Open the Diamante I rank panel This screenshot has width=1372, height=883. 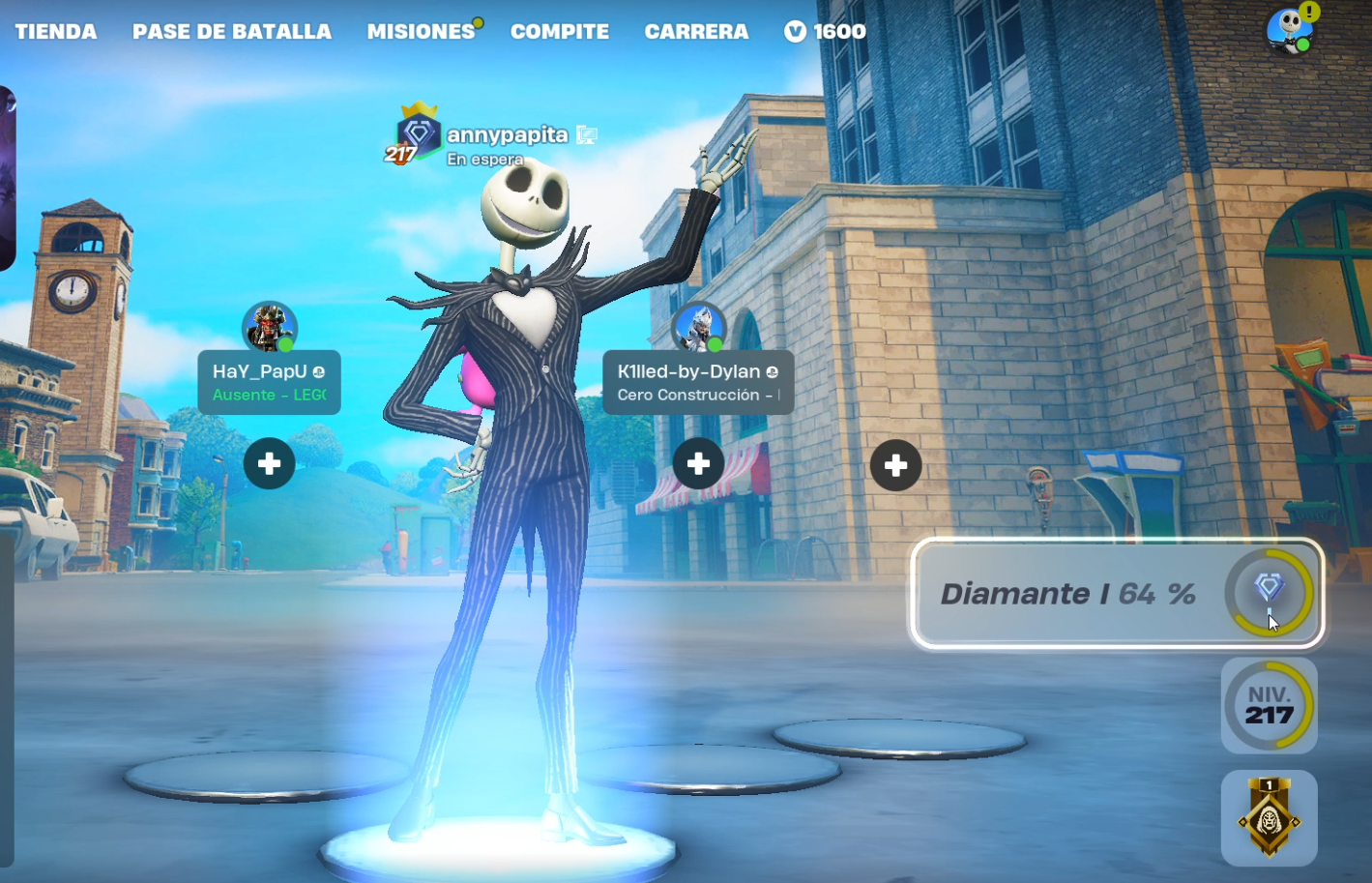click(1117, 593)
